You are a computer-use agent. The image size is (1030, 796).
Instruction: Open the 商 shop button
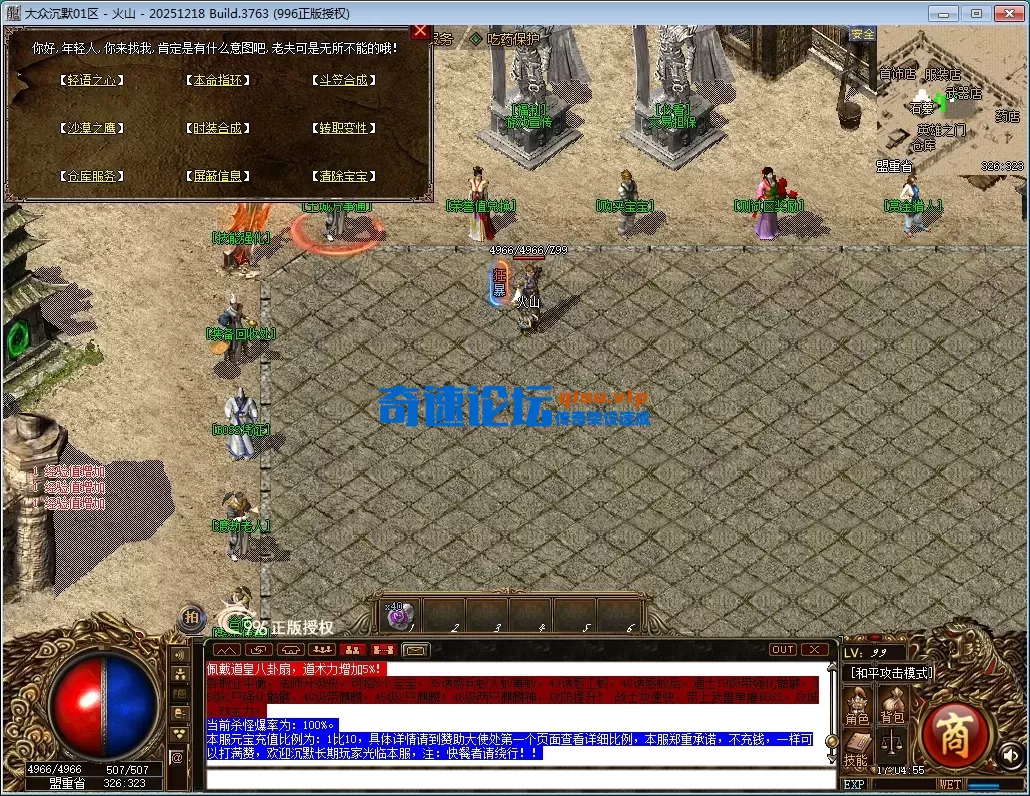pyautogui.click(x=955, y=737)
